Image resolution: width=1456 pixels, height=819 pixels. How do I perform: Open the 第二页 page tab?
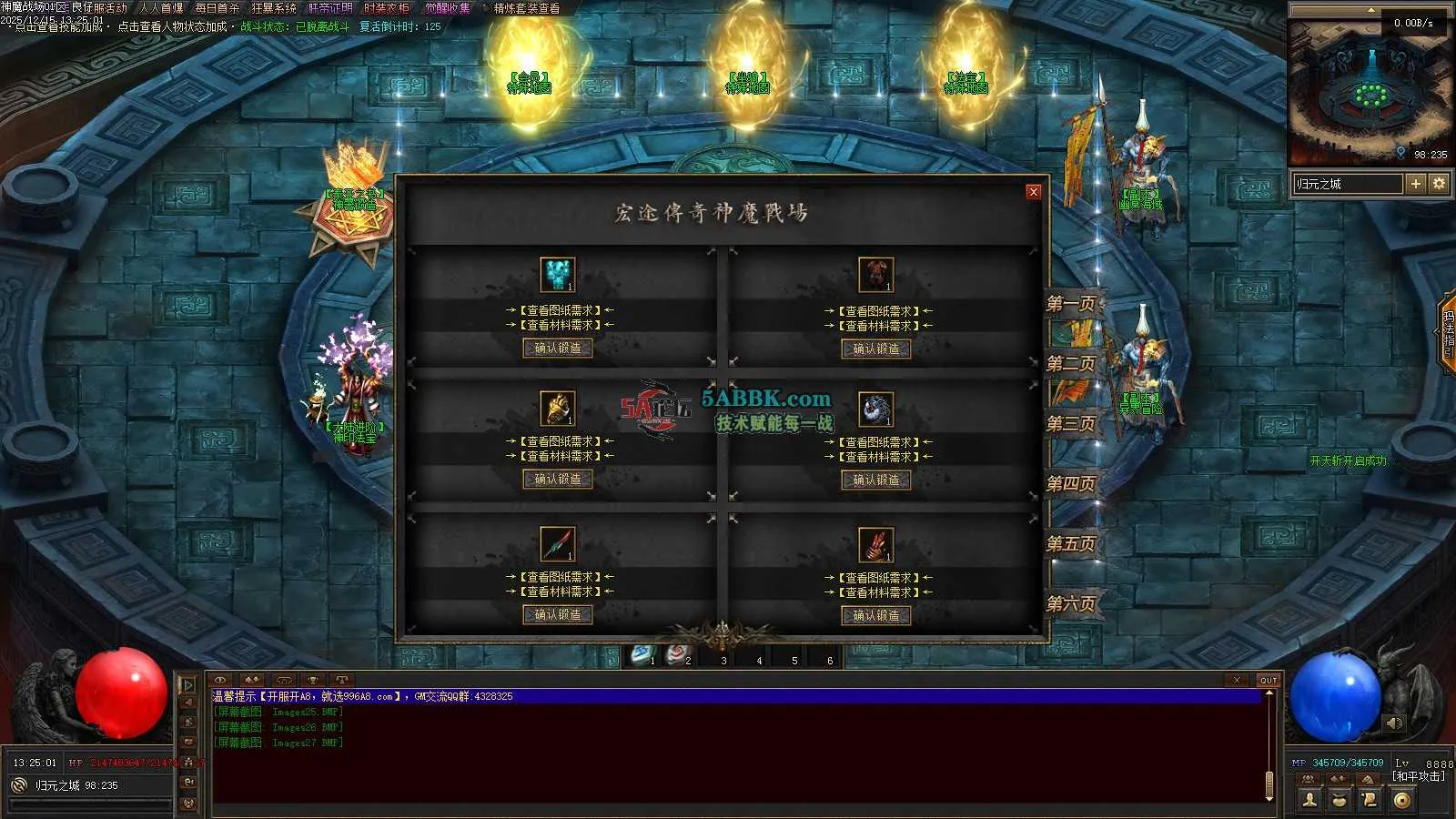(1071, 364)
